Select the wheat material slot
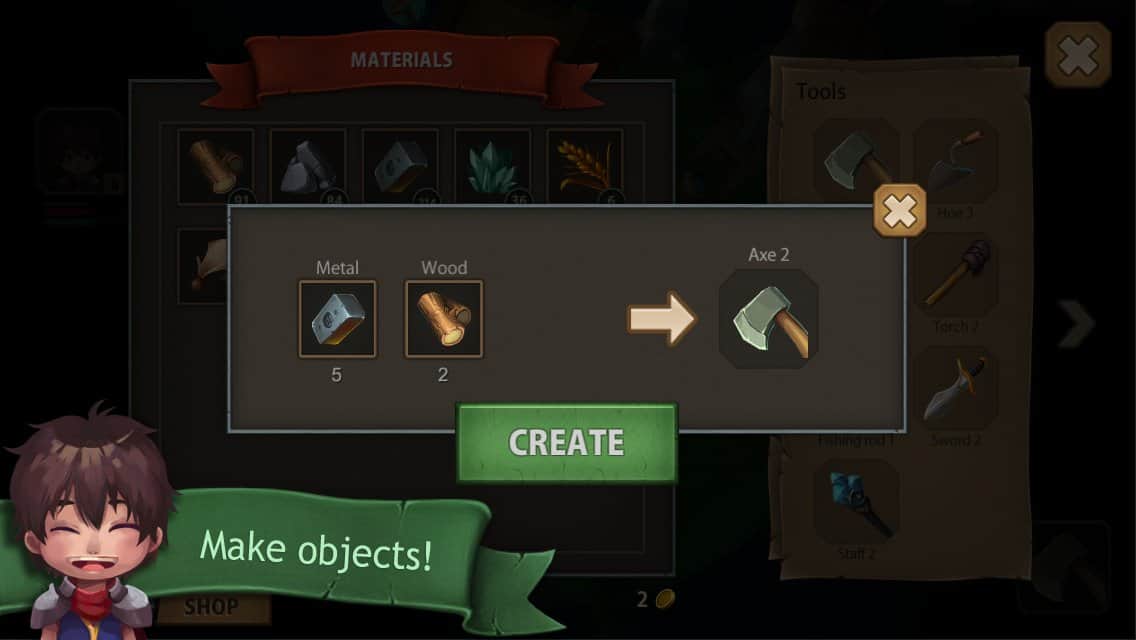This screenshot has height=640, width=1136. (x=585, y=165)
